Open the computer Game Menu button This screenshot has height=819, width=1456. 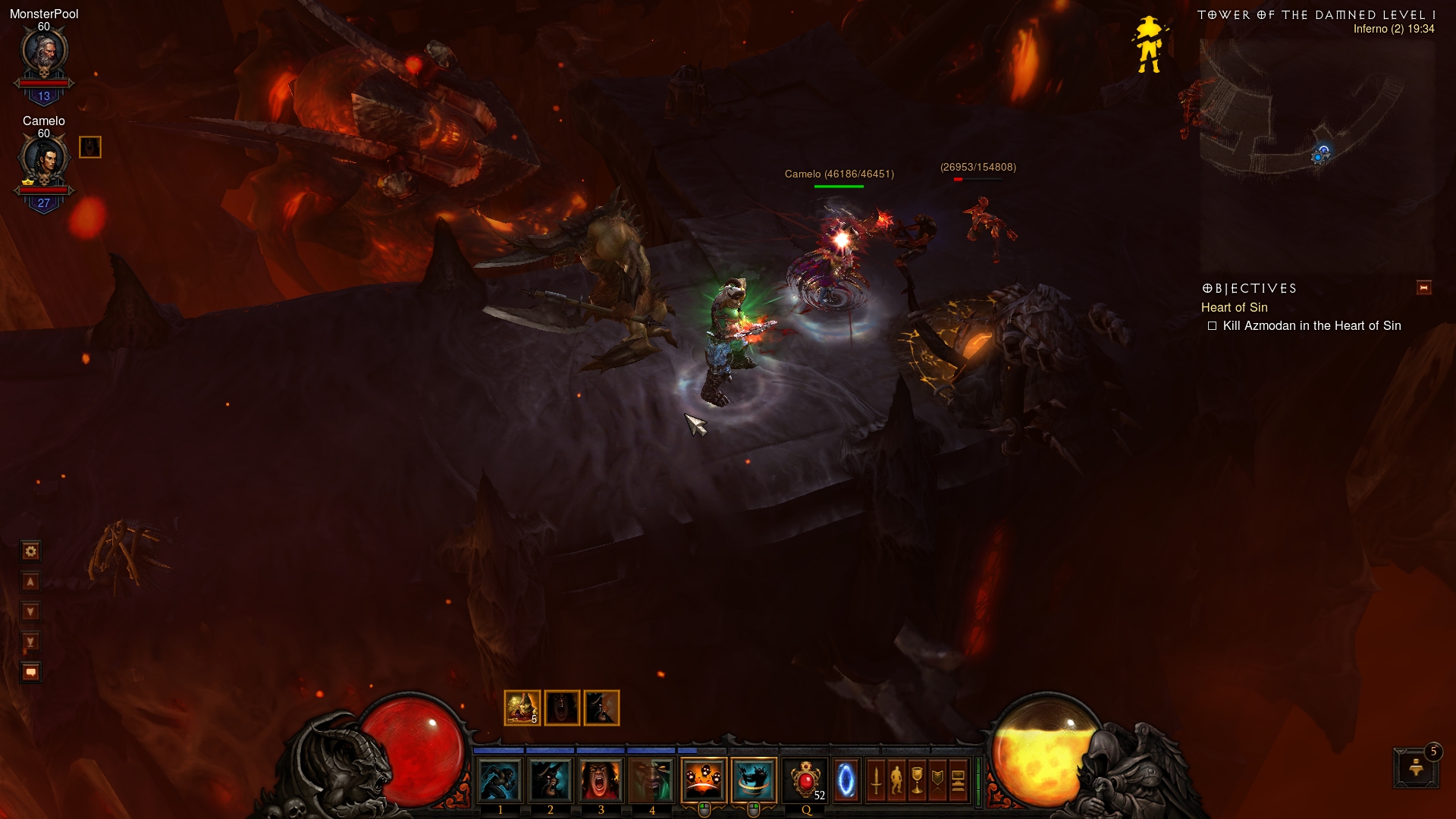tap(959, 780)
